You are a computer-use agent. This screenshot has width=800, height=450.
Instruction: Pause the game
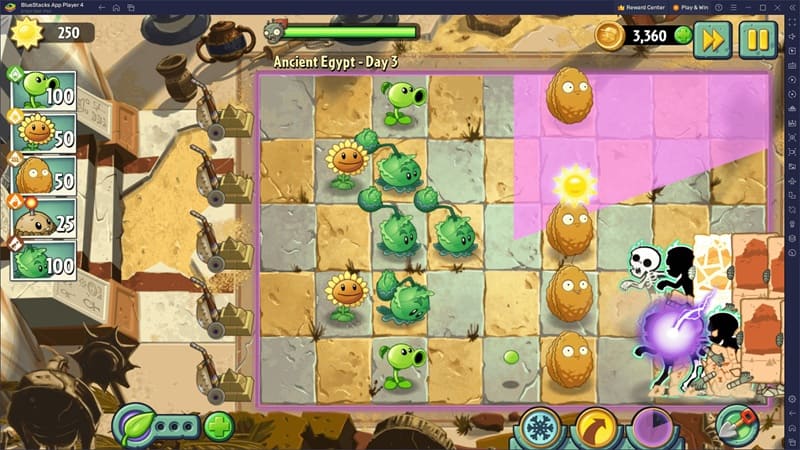pyautogui.click(x=758, y=40)
